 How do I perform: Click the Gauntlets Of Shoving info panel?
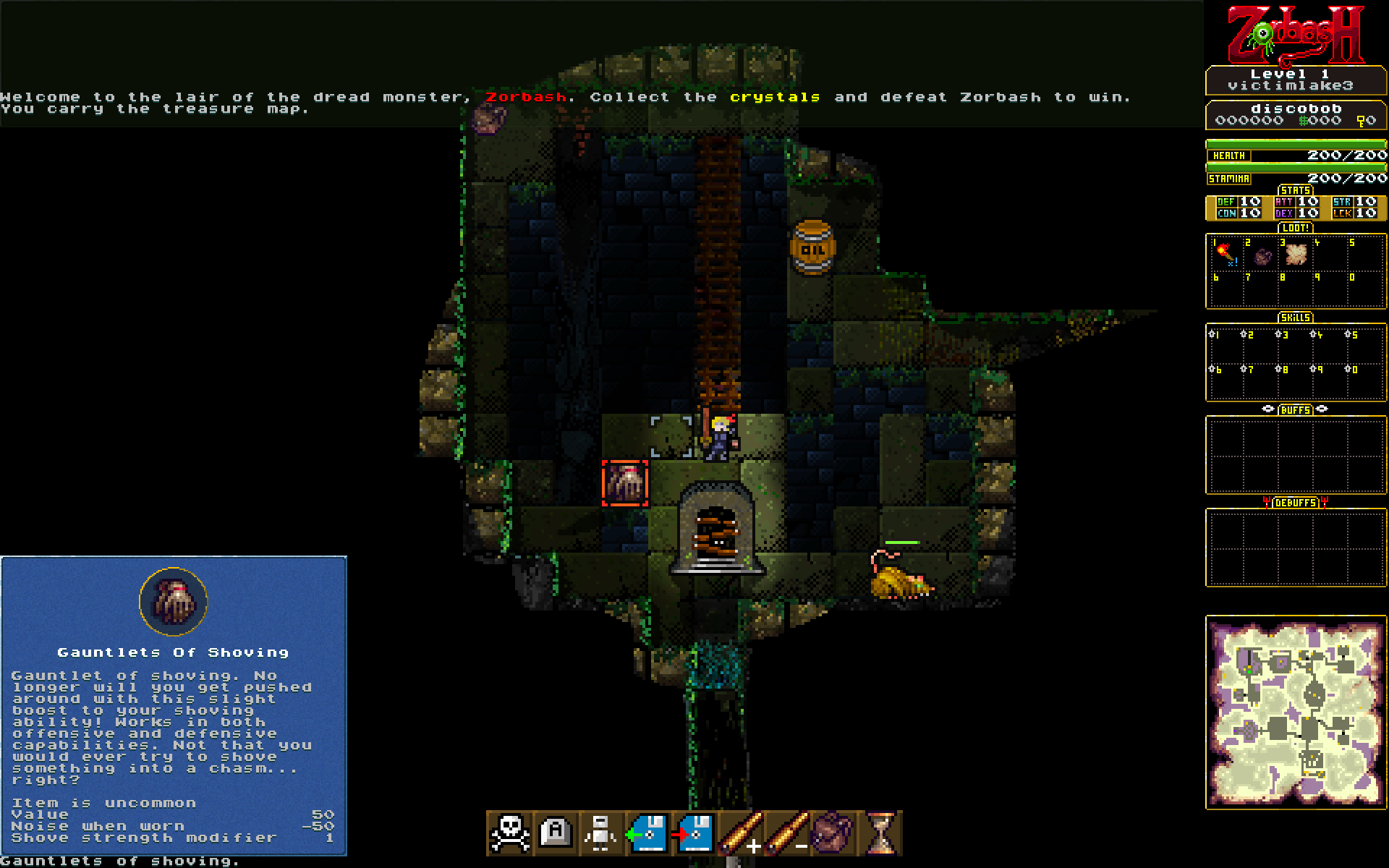(x=174, y=706)
